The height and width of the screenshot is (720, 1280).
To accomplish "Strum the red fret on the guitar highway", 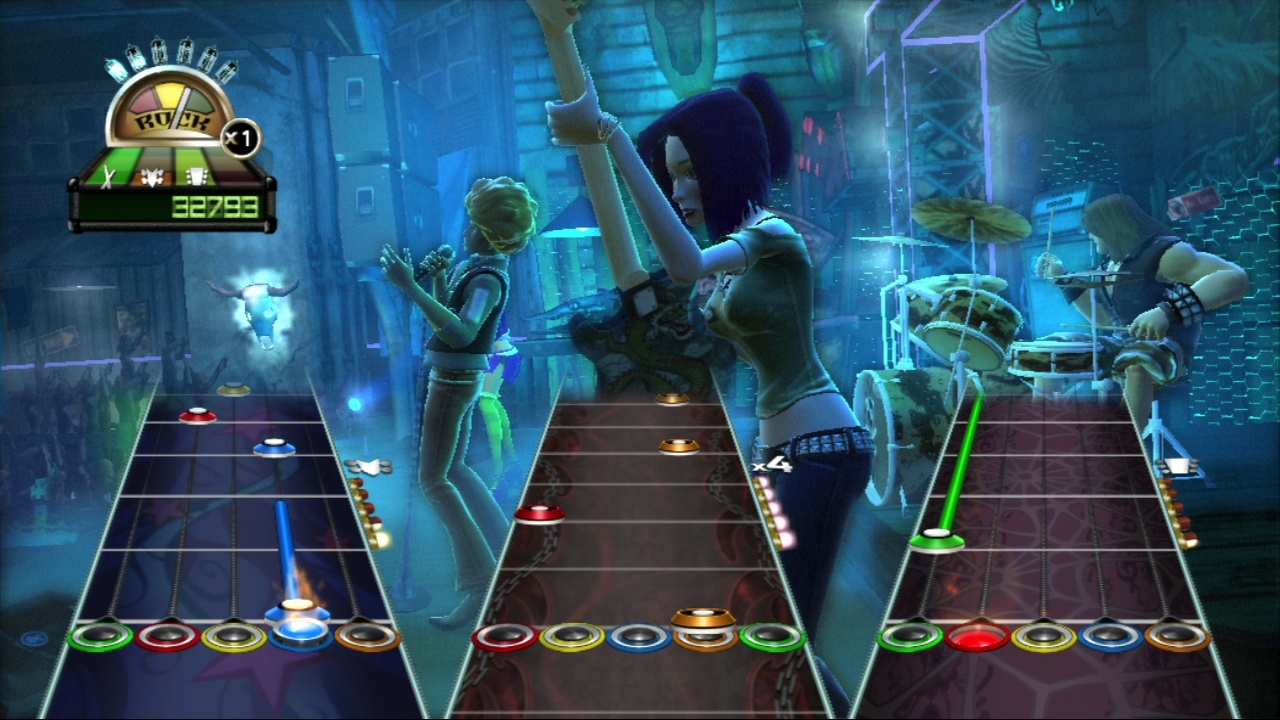I will (167, 636).
